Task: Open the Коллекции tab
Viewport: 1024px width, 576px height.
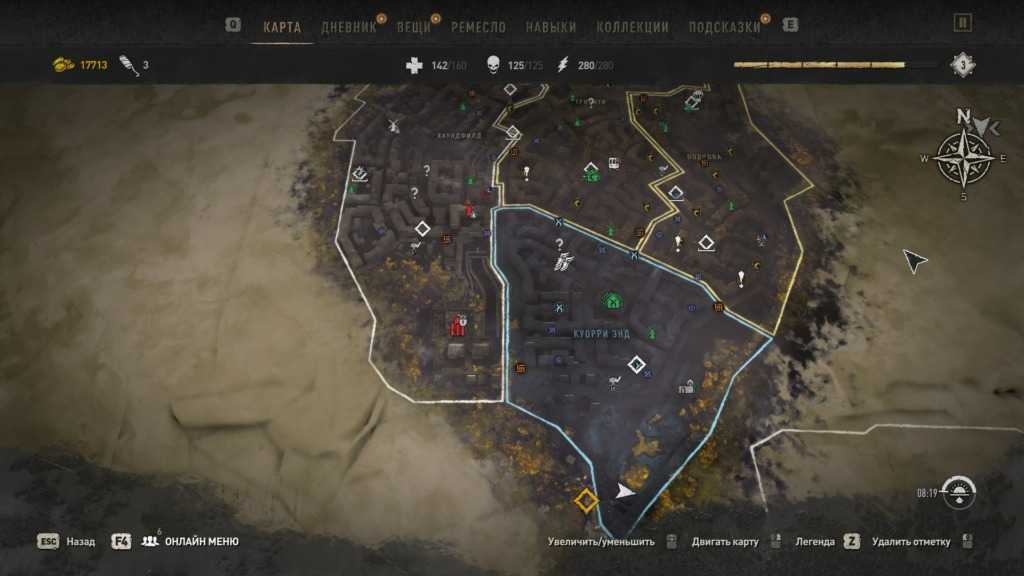Action: tap(632, 27)
